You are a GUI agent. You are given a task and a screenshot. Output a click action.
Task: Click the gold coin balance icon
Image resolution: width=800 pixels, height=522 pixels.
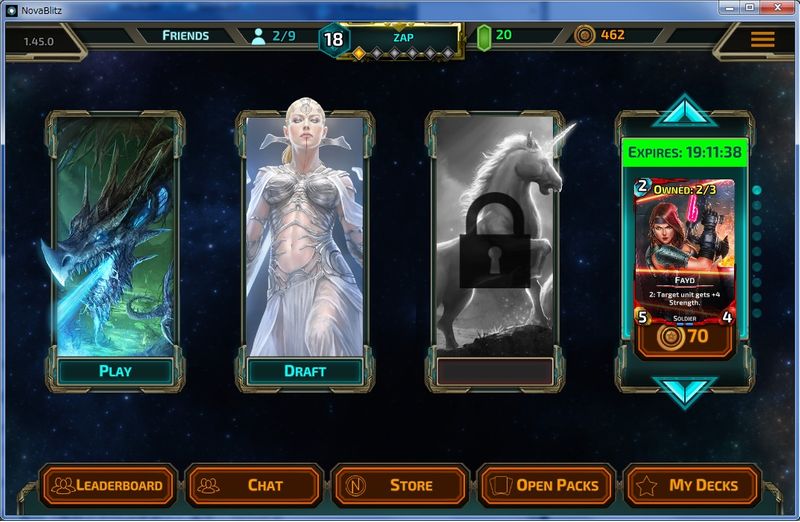click(x=586, y=36)
